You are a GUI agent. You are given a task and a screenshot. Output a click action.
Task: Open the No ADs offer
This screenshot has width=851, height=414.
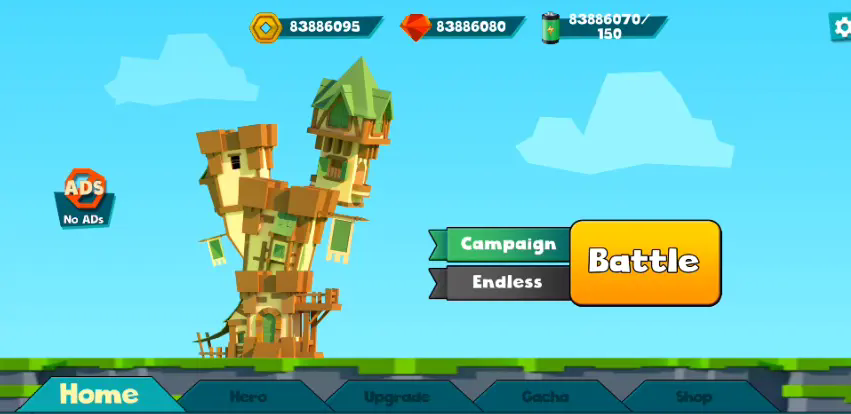point(85,196)
